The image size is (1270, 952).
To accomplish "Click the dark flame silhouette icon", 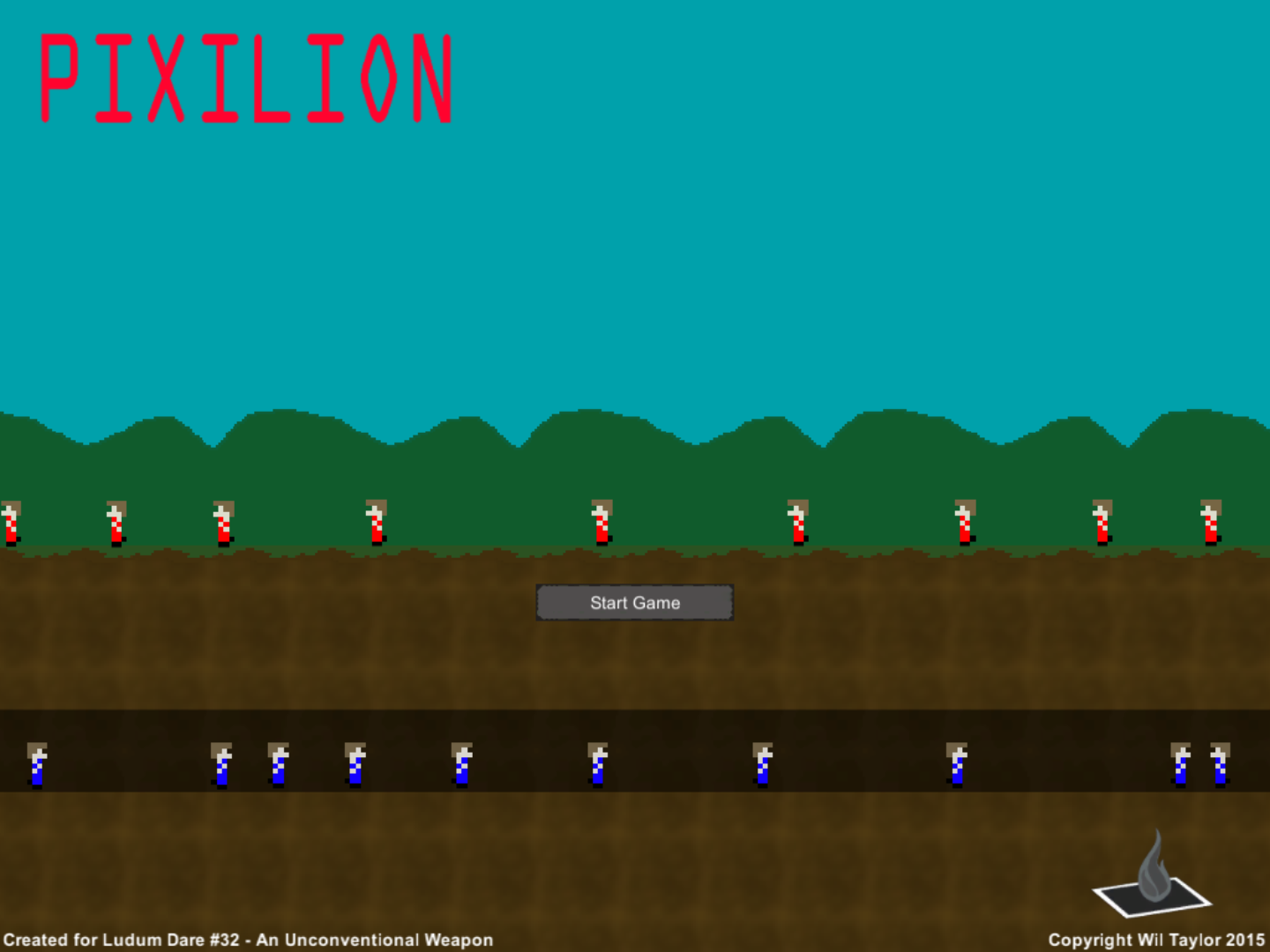I will pyautogui.click(x=1155, y=868).
